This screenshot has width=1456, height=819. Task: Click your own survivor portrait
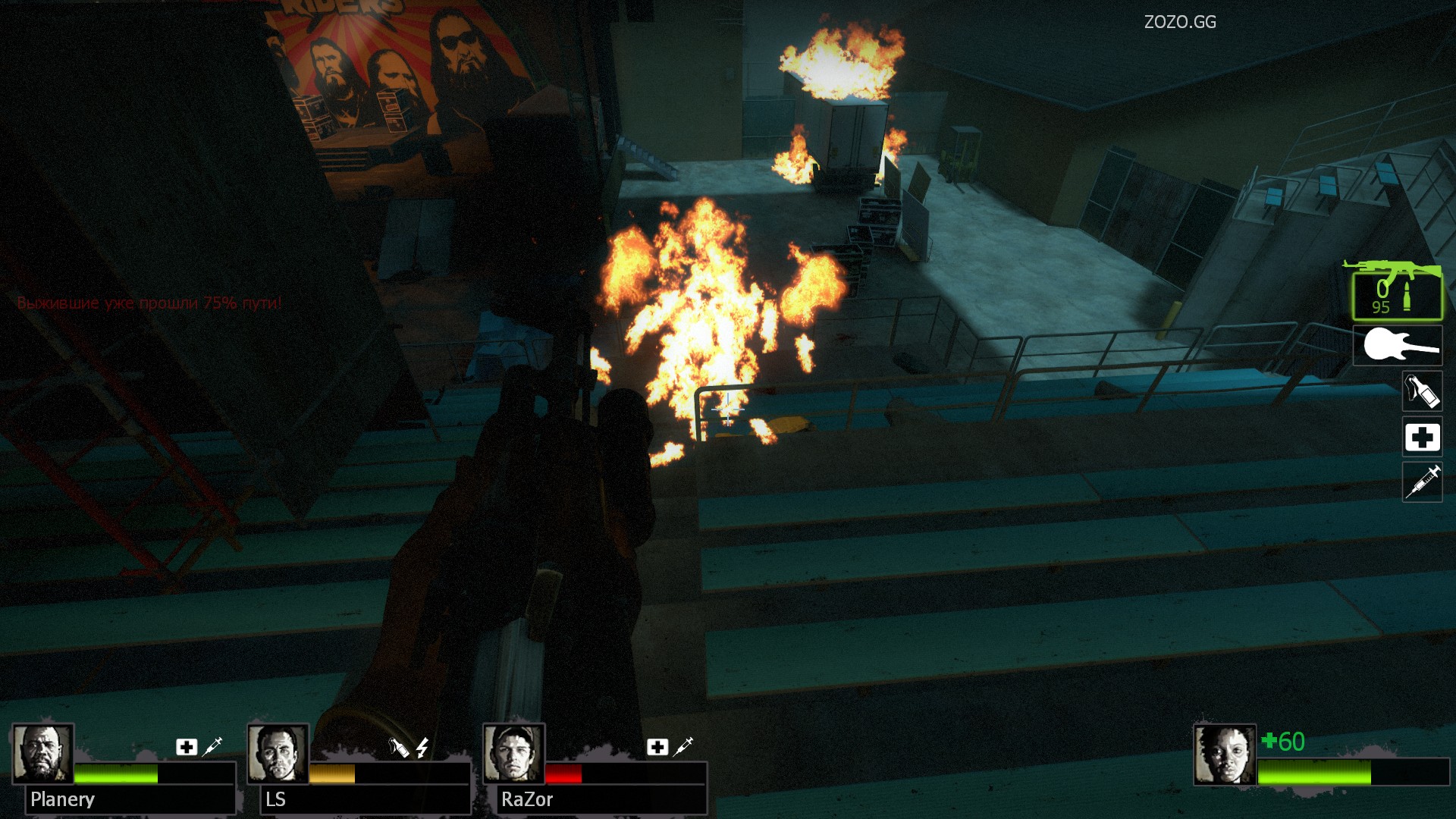[1224, 755]
